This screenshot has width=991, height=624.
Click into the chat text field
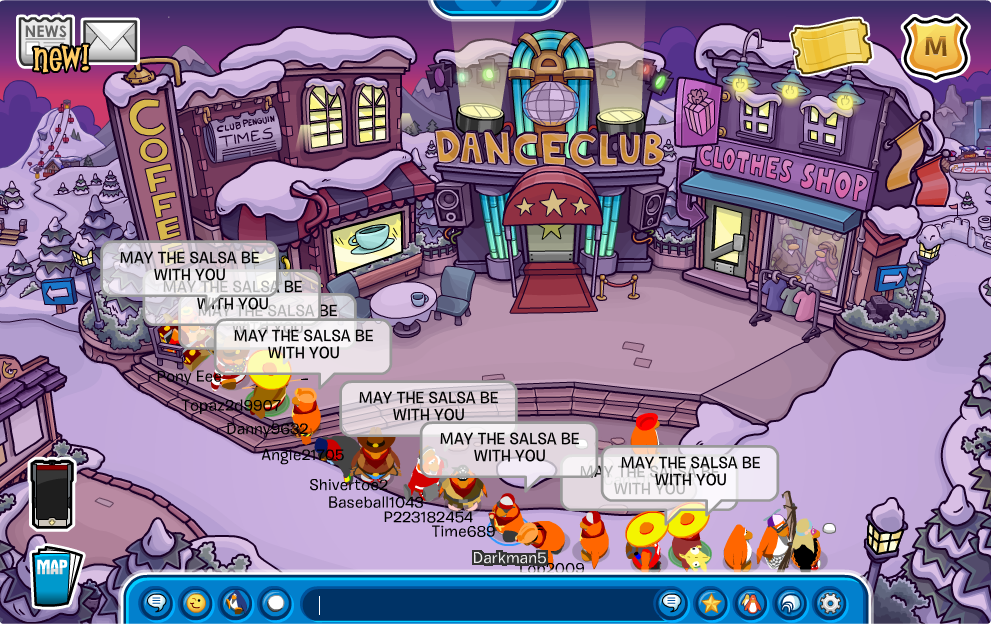[x=480, y=604]
